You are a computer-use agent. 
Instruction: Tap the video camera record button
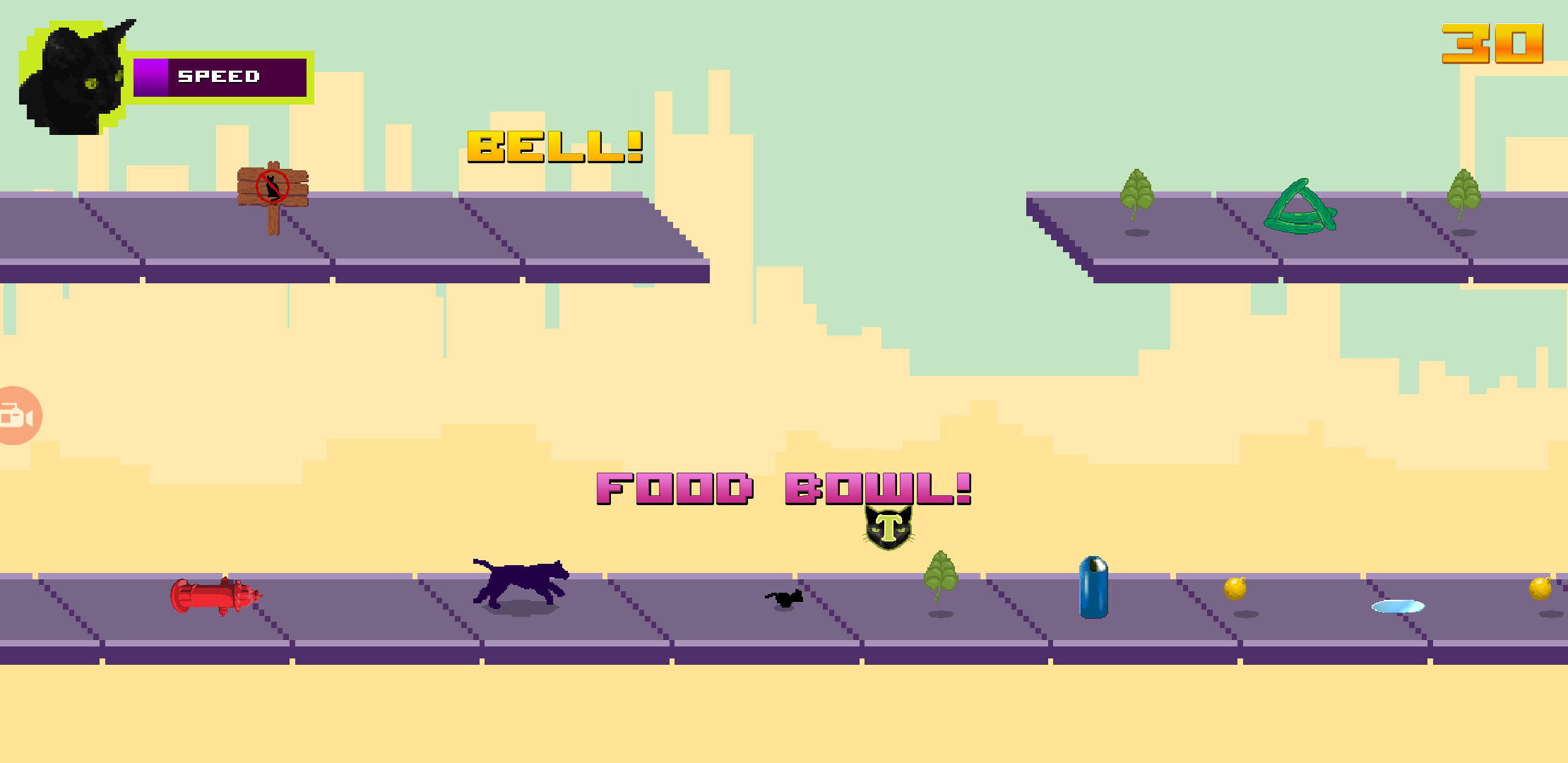coord(17,416)
